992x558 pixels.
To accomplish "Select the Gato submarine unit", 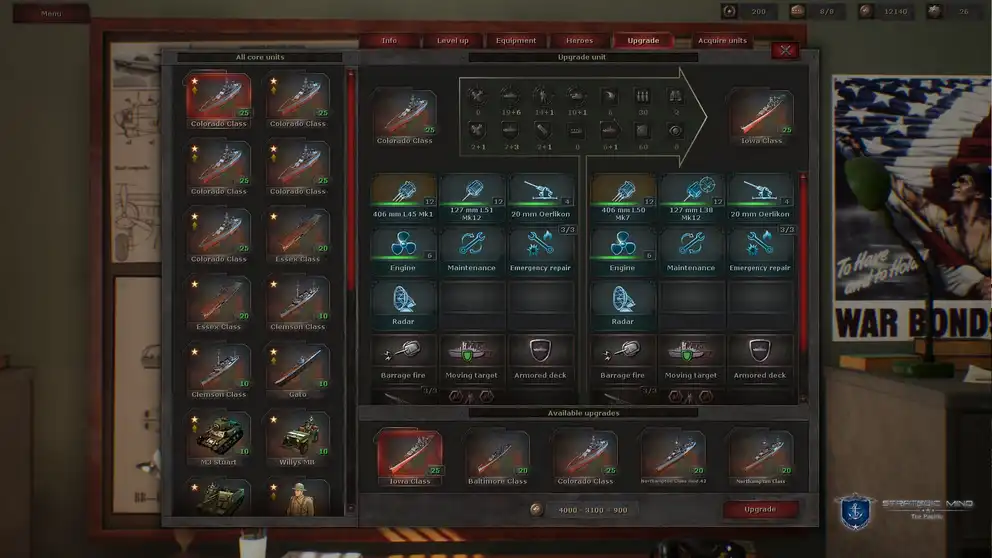I will tap(298, 368).
